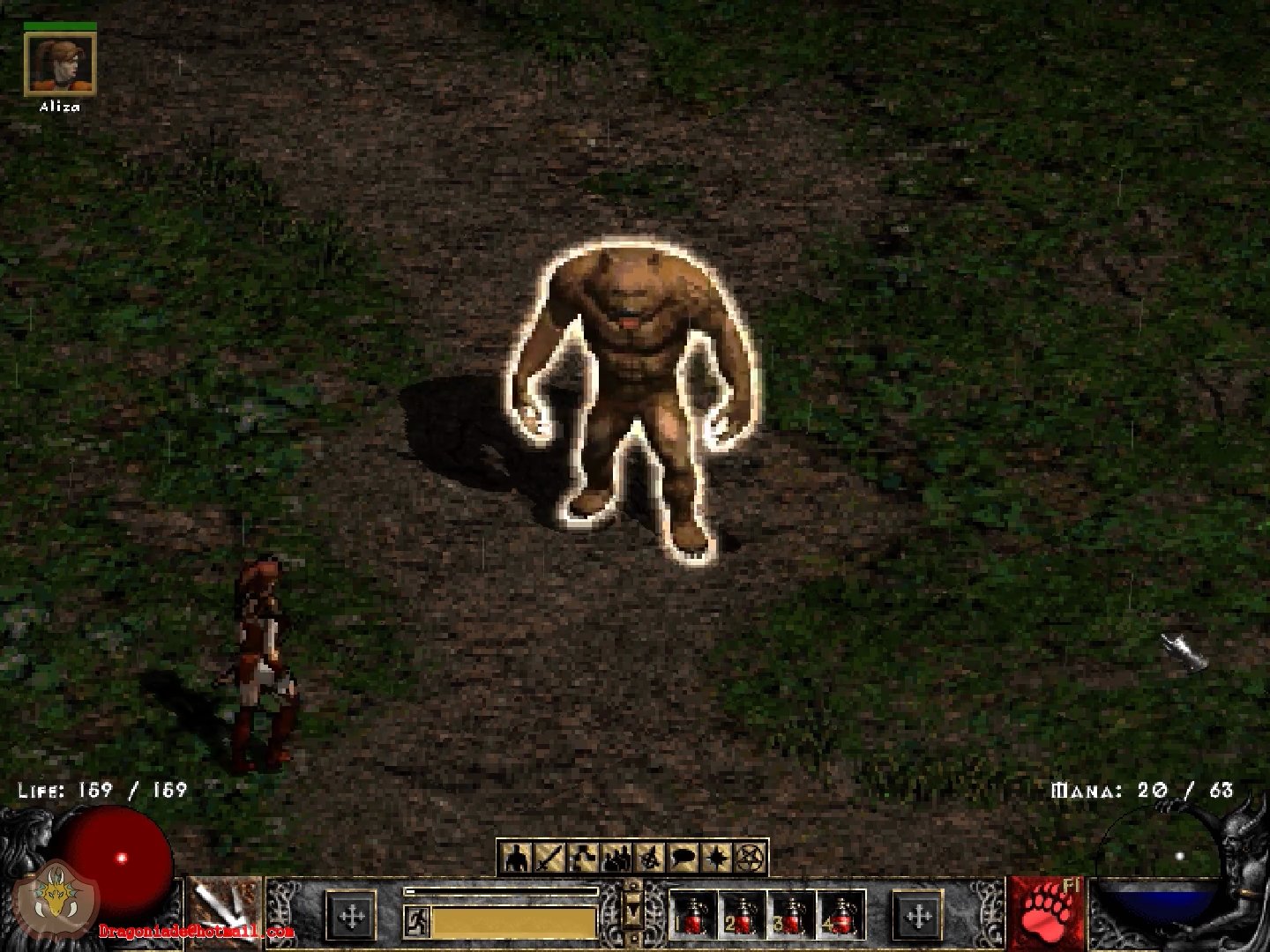Open the Skill Tree panel
The width and height of the screenshot is (1270, 952).
click(x=582, y=857)
